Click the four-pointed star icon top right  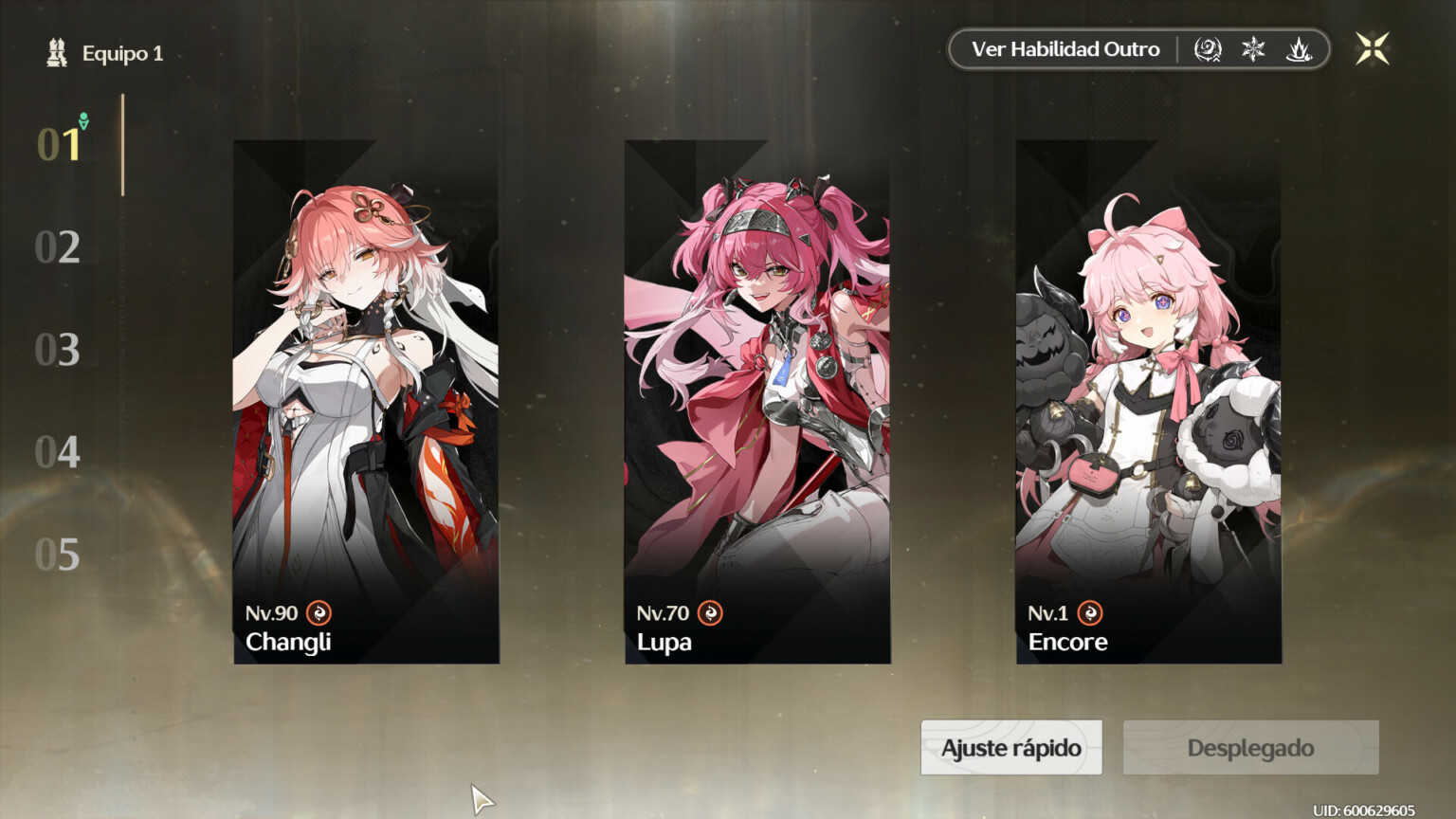click(x=1372, y=49)
